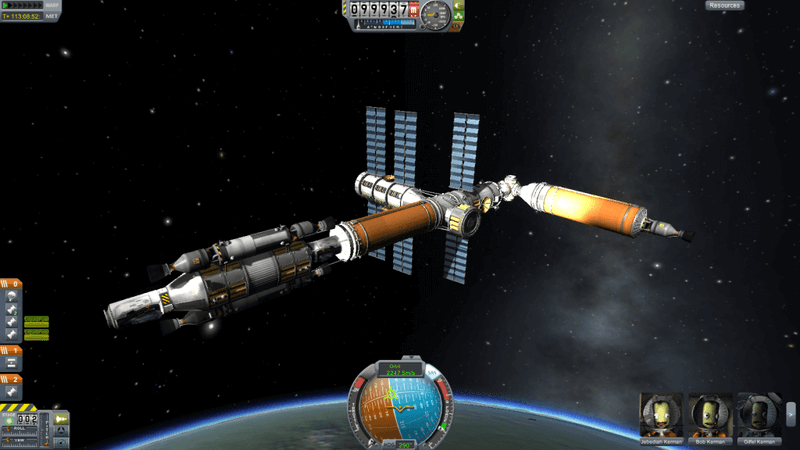
Task: Click the navball speed mode readout
Action: pos(399,370)
